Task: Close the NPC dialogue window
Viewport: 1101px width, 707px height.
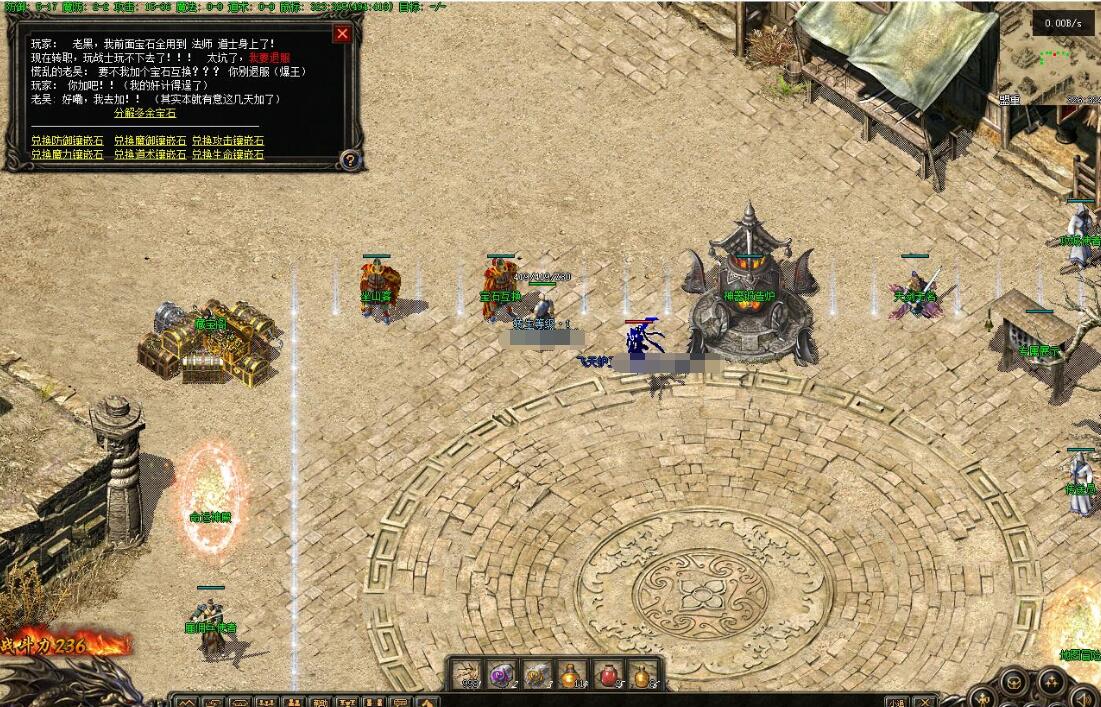Action: [x=342, y=34]
